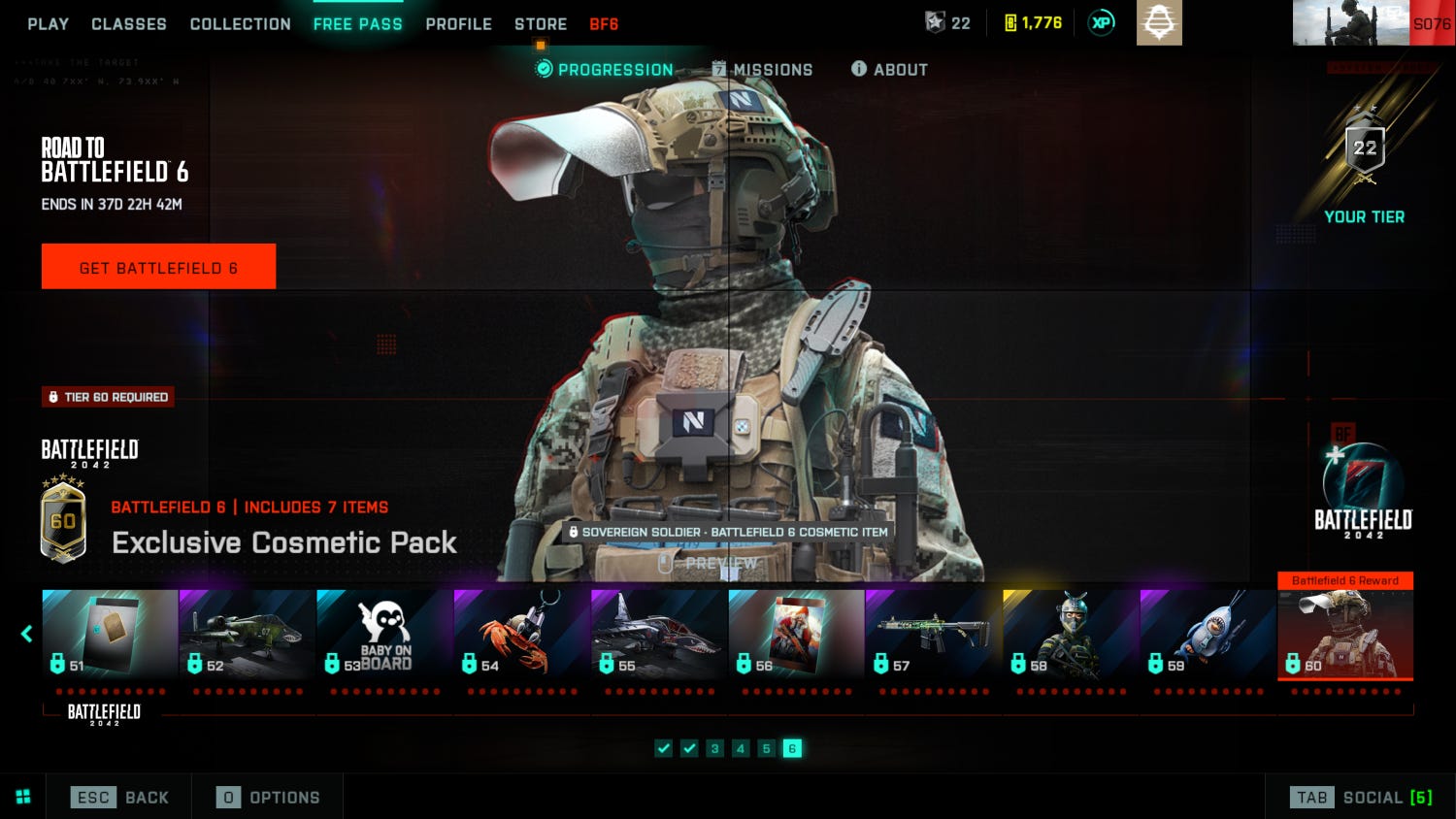
Task: Collapse rewards using the left chevron arrow
Action: click(25, 634)
